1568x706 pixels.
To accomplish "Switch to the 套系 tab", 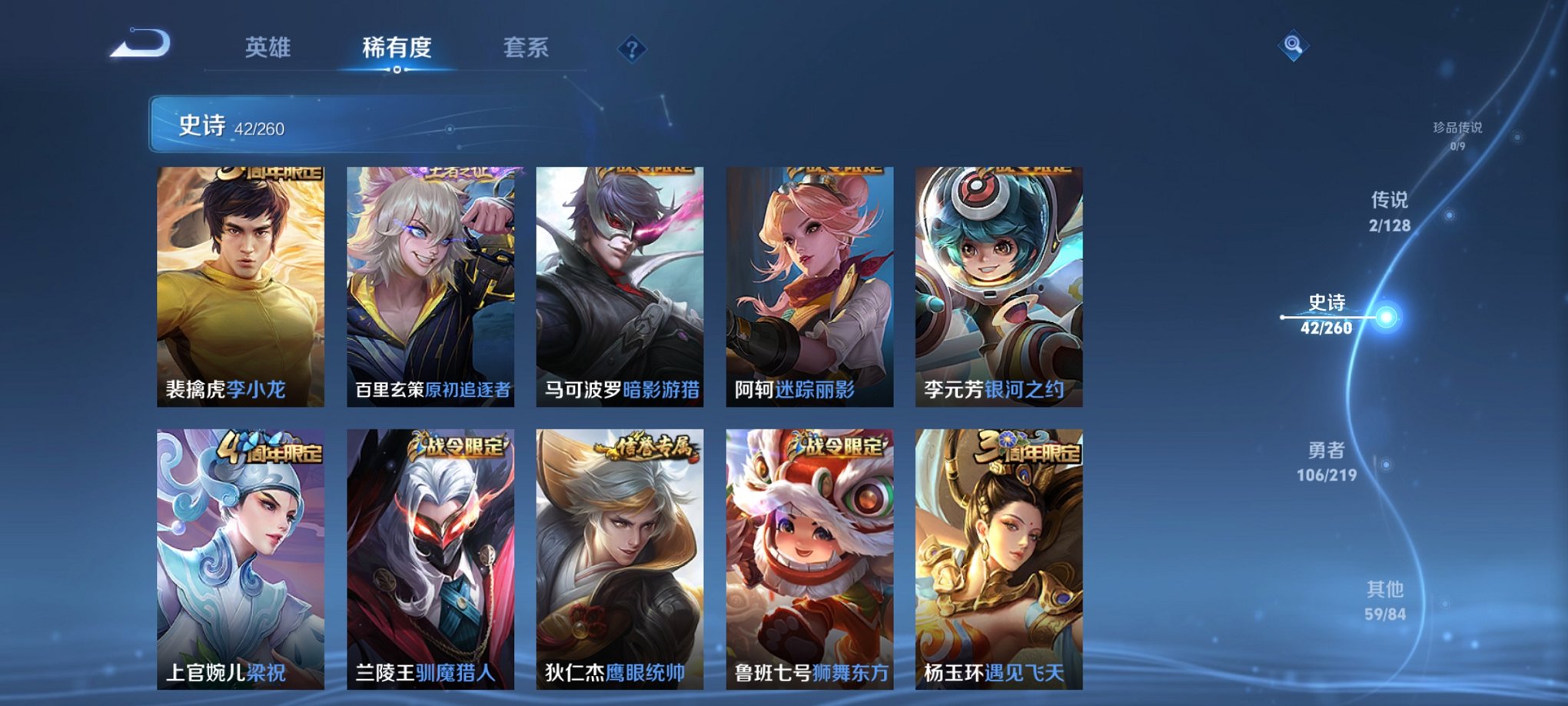I will click(526, 48).
